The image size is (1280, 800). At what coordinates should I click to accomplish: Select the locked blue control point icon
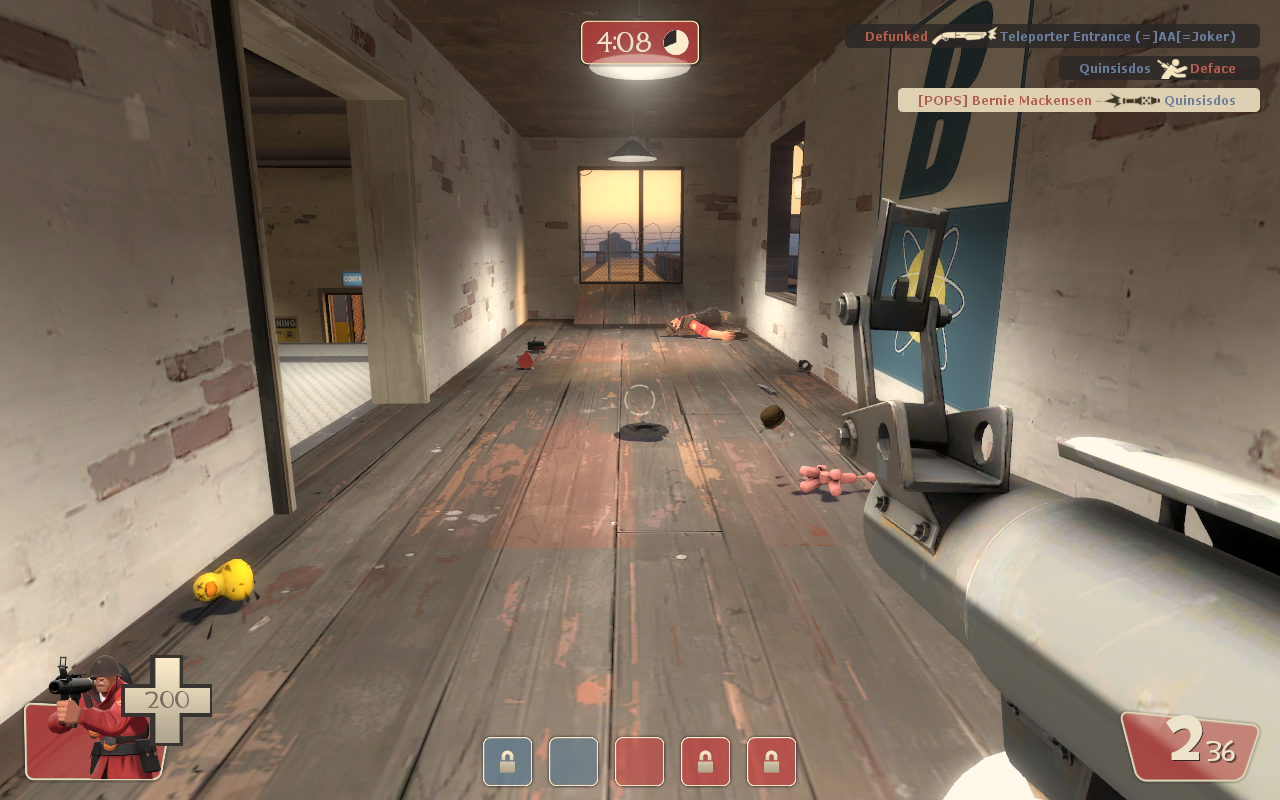click(x=507, y=762)
